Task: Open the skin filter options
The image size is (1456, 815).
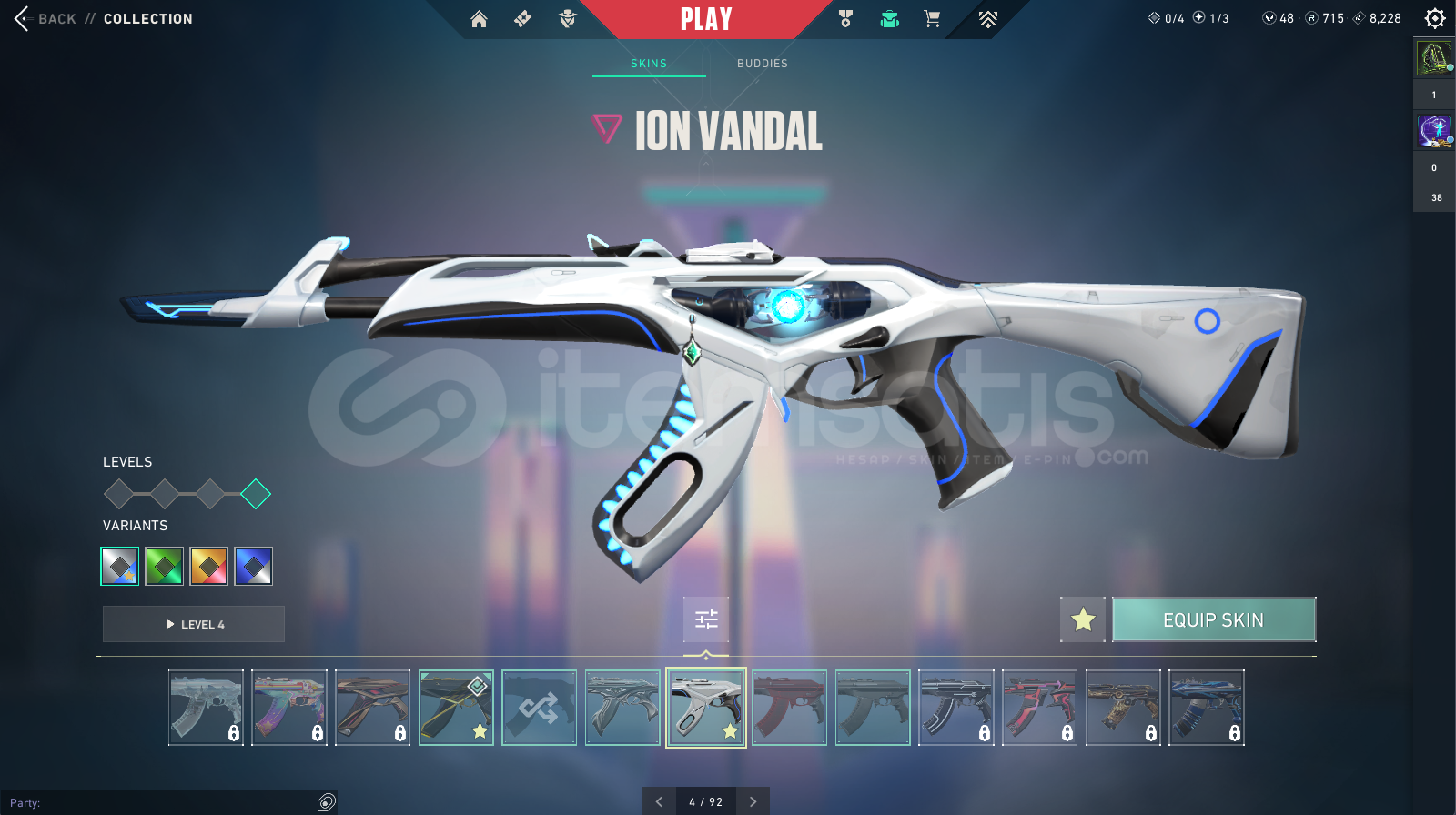Action: pyautogui.click(x=706, y=619)
